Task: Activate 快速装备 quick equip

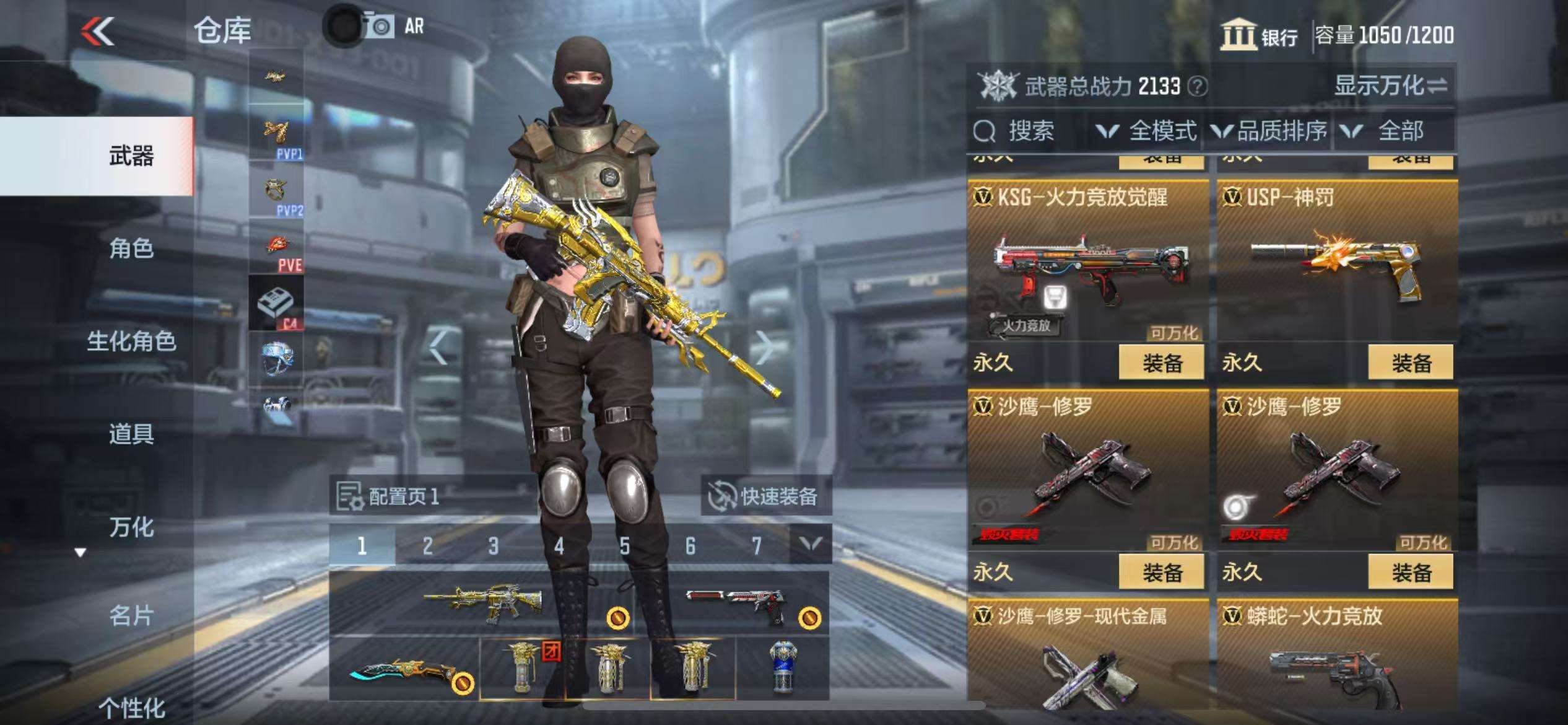Action: pos(765,496)
